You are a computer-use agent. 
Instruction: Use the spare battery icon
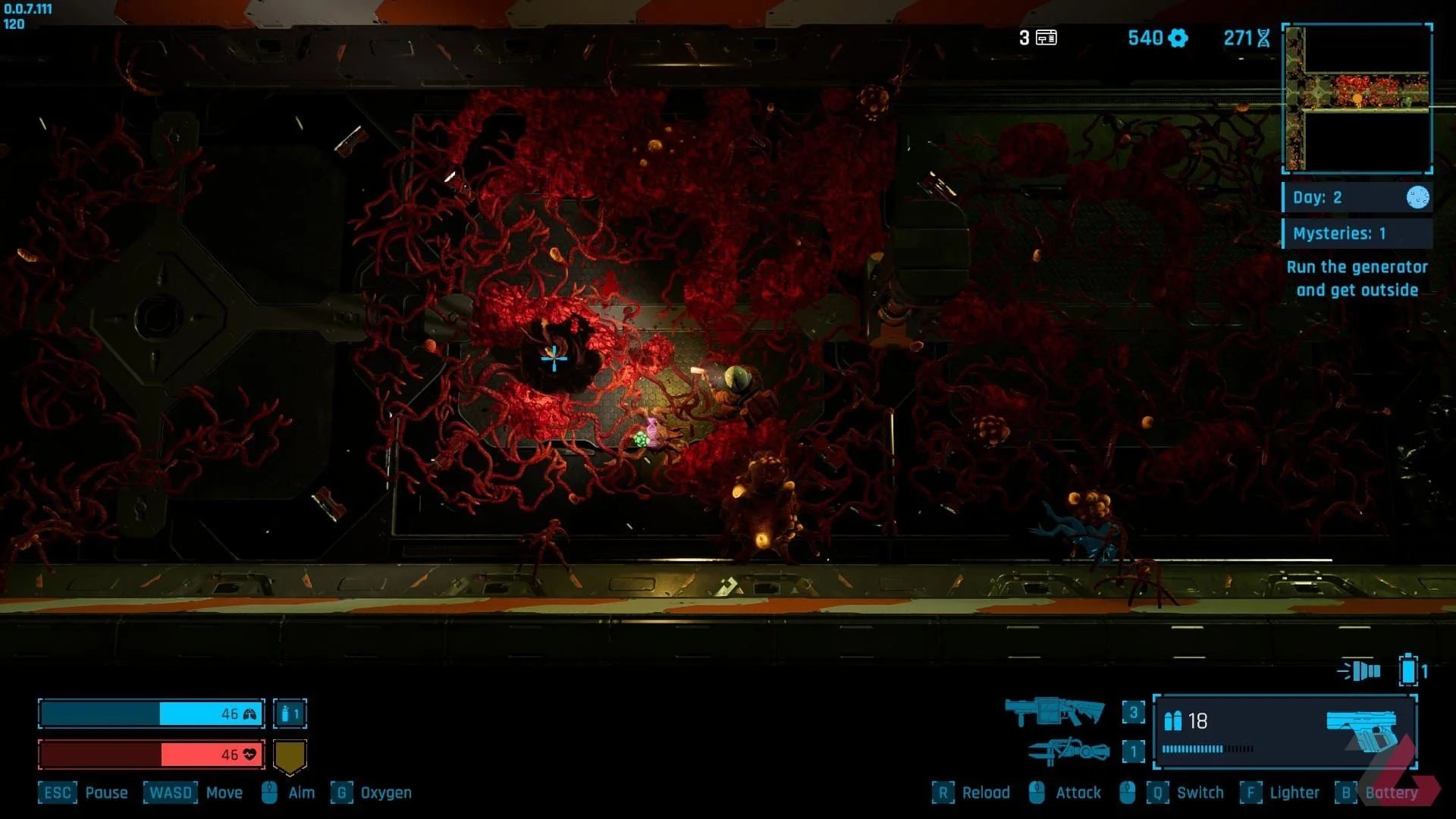[x=1408, y=670]
